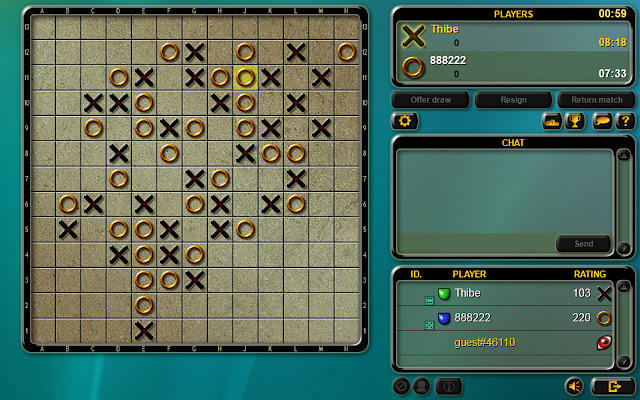640x400 pixels.
Task: Select player 888222 in the list
Action: tap(470, 318)
